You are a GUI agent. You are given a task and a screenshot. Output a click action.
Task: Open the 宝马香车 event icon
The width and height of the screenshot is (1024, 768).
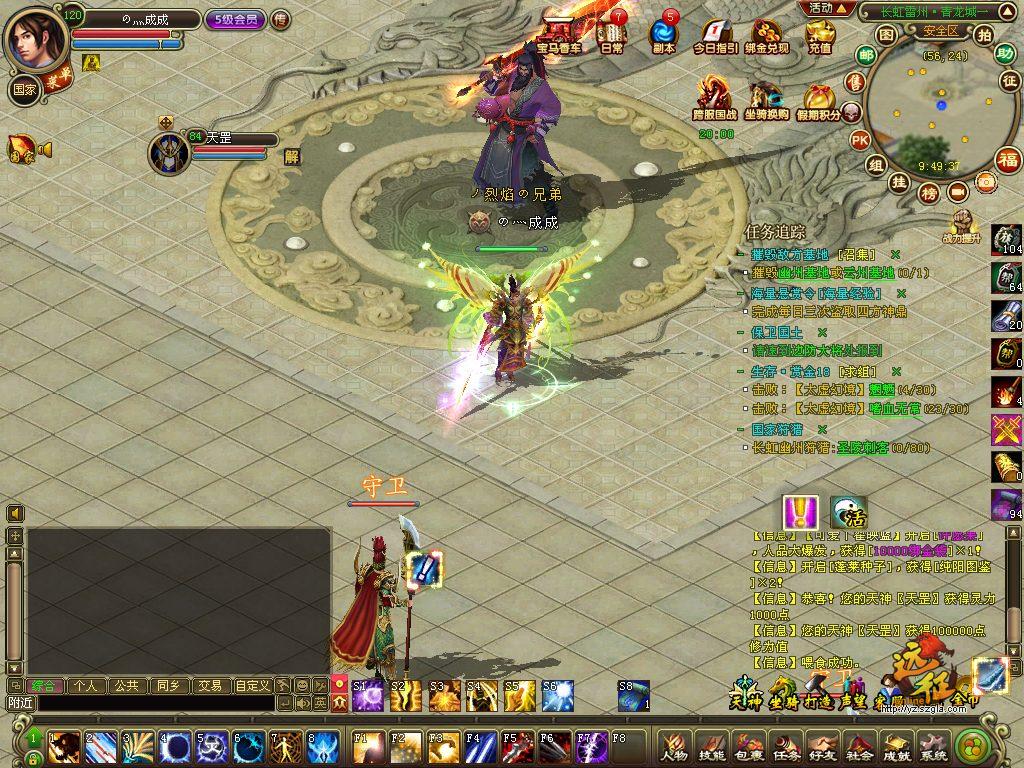[558, 36]
